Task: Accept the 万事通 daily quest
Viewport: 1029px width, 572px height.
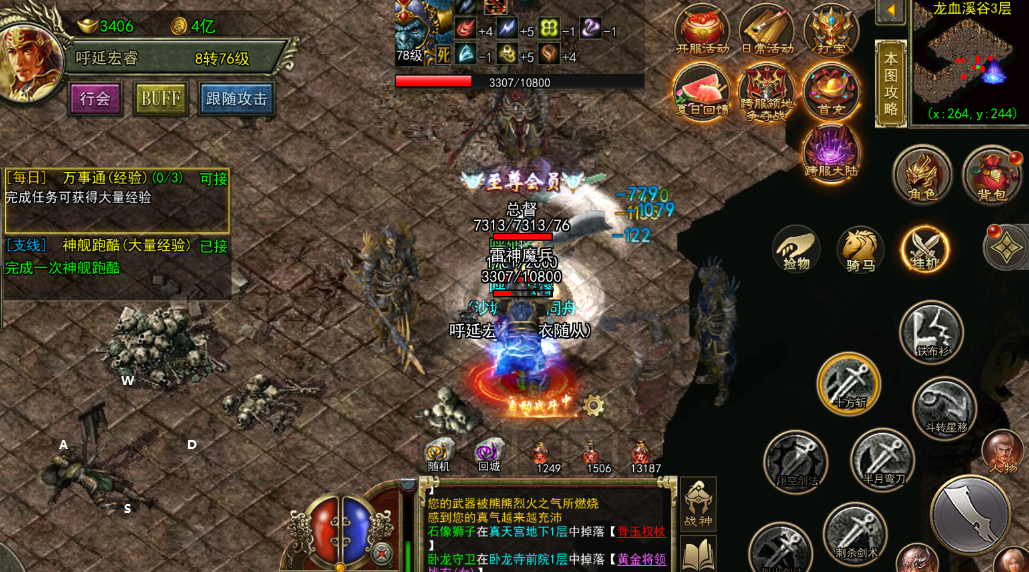Action: pyautogui.click(x=214, y=178)
